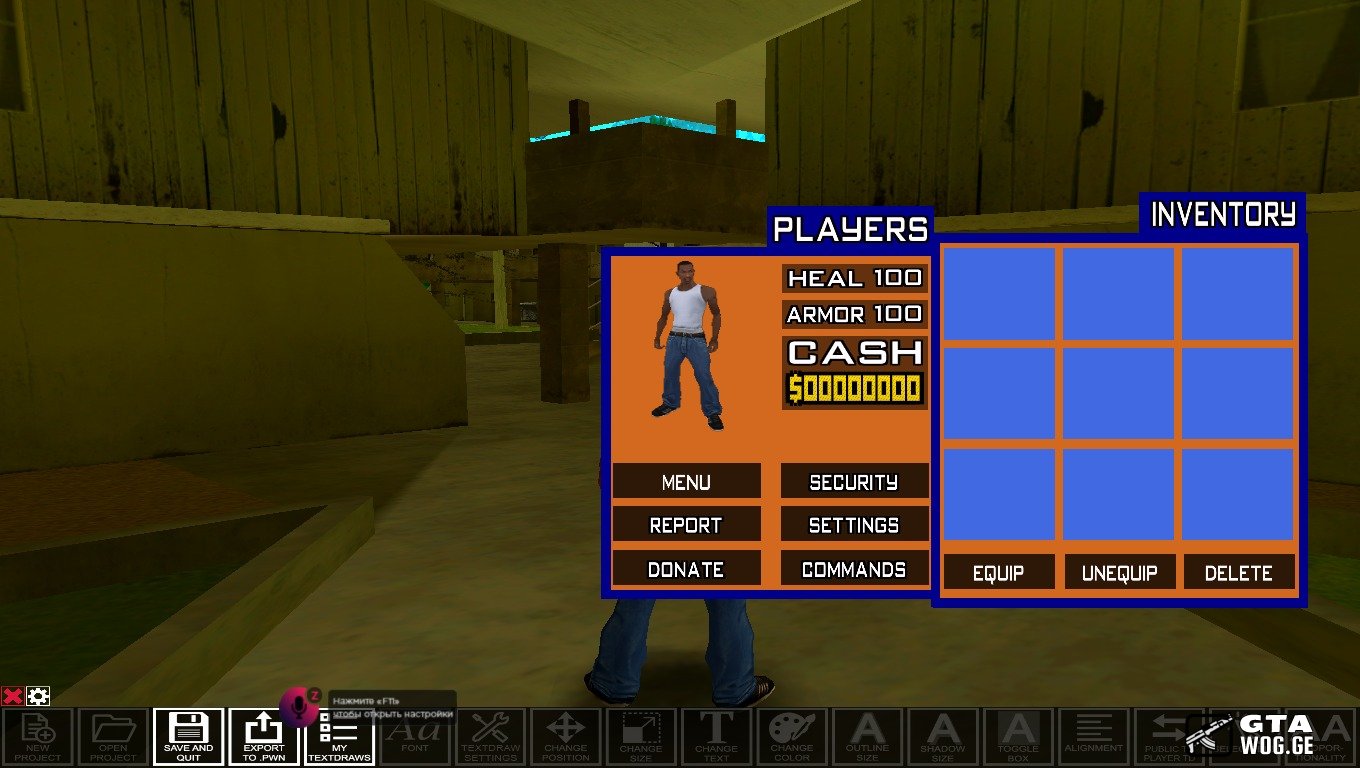The height and width of the screenshot is (768, 1360).
Task: Click the EQUIP inventory button
Action: 998,573
